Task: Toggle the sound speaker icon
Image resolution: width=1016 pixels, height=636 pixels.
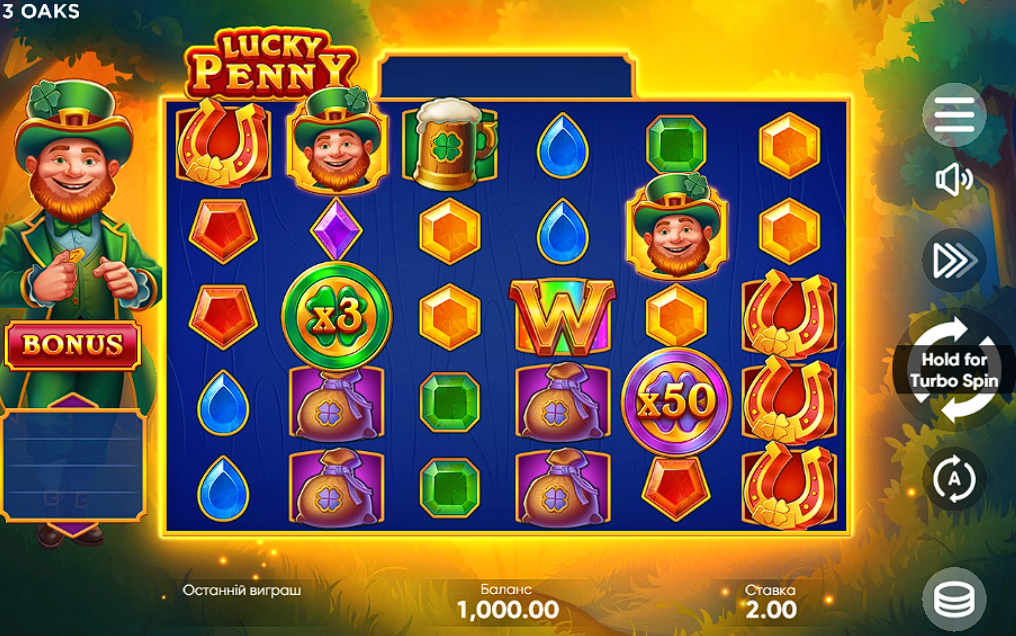Action: point(954,180)
